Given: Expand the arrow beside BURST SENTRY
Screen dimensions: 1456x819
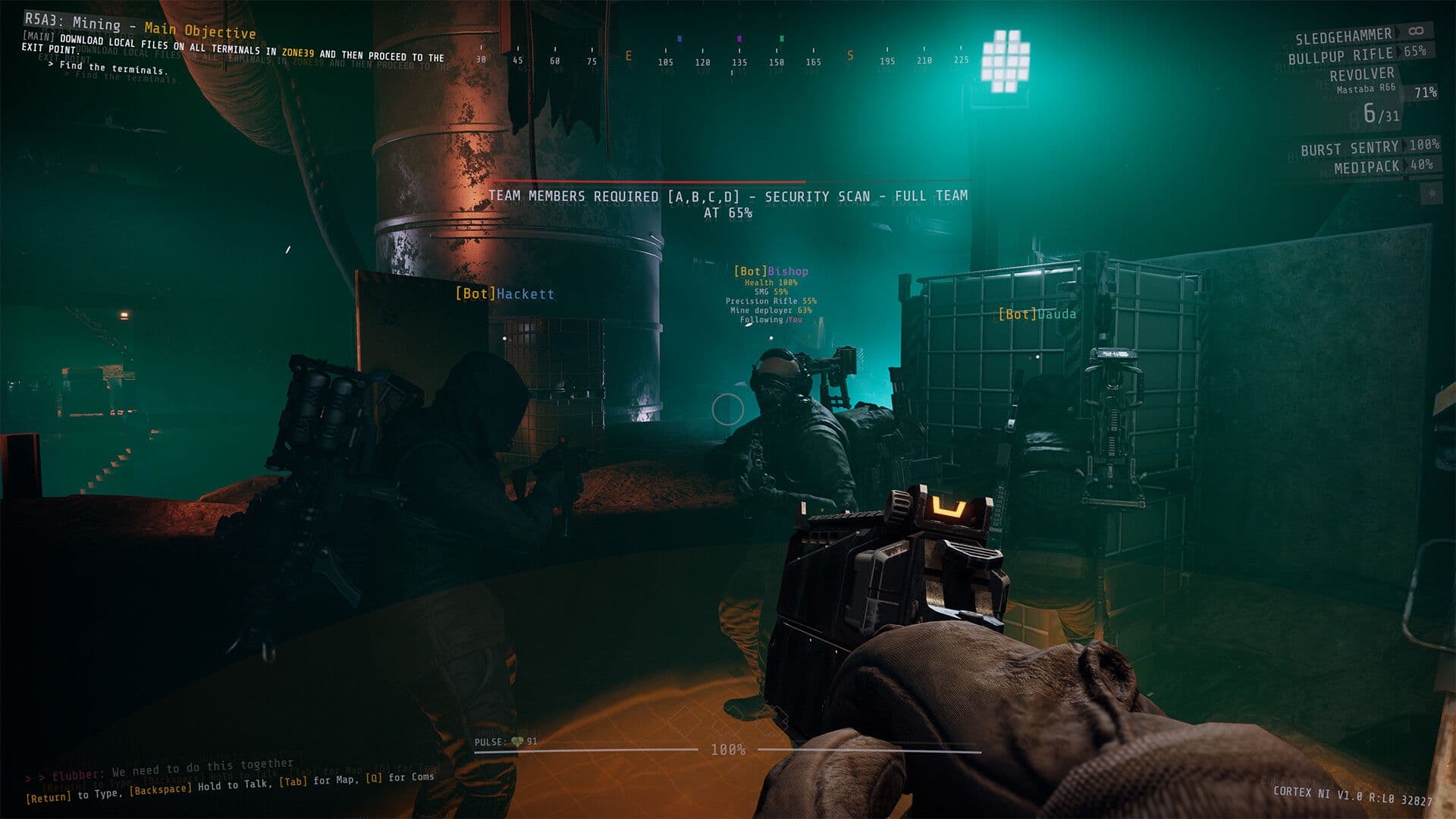Looking at the screenshot, I should (1404, 149).
